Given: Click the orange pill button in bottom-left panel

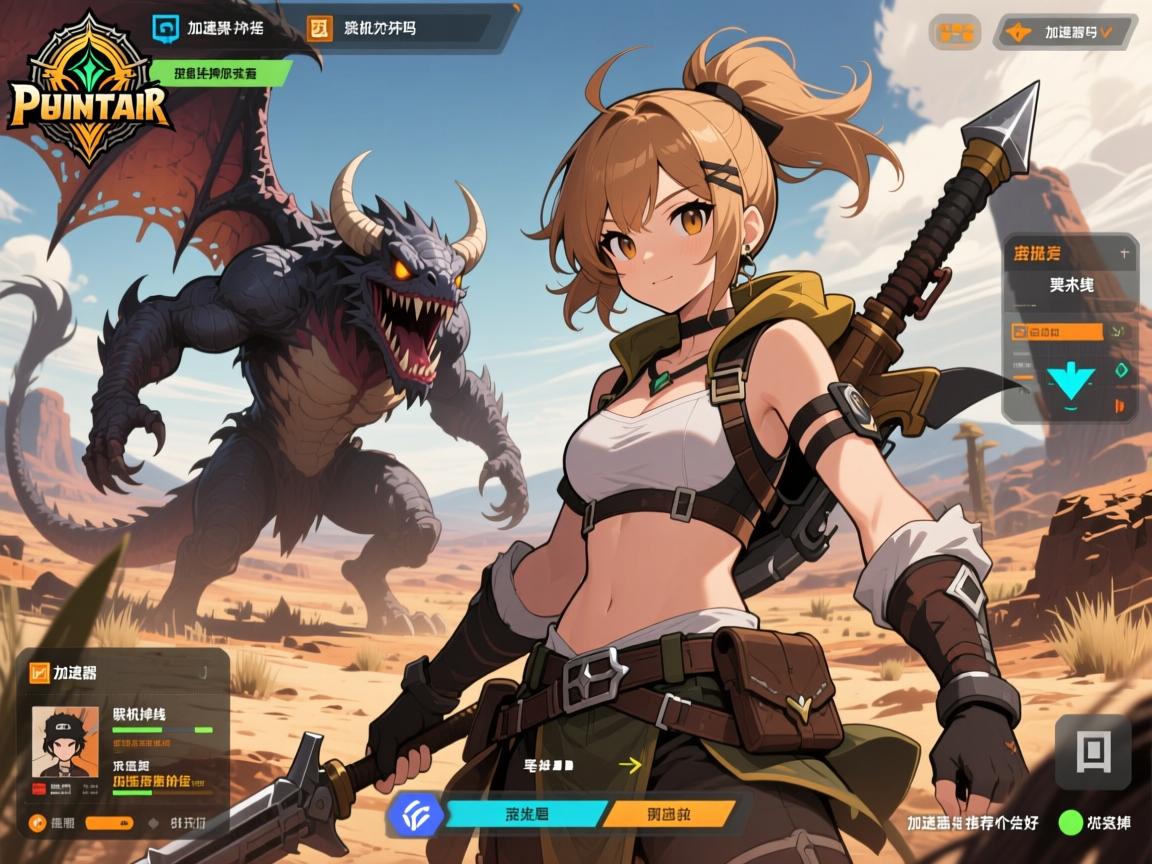Looking at the screenshot, I should (x=111, y=823).
